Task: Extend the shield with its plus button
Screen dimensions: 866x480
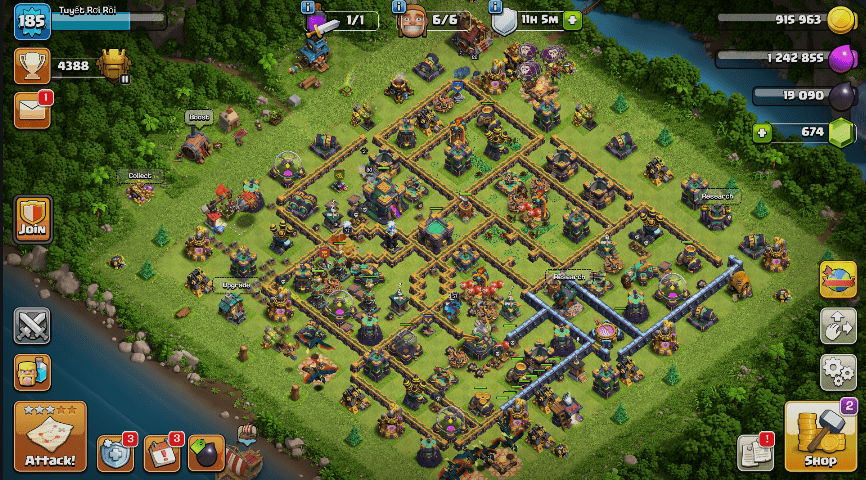Action: (x=572, y=20)
